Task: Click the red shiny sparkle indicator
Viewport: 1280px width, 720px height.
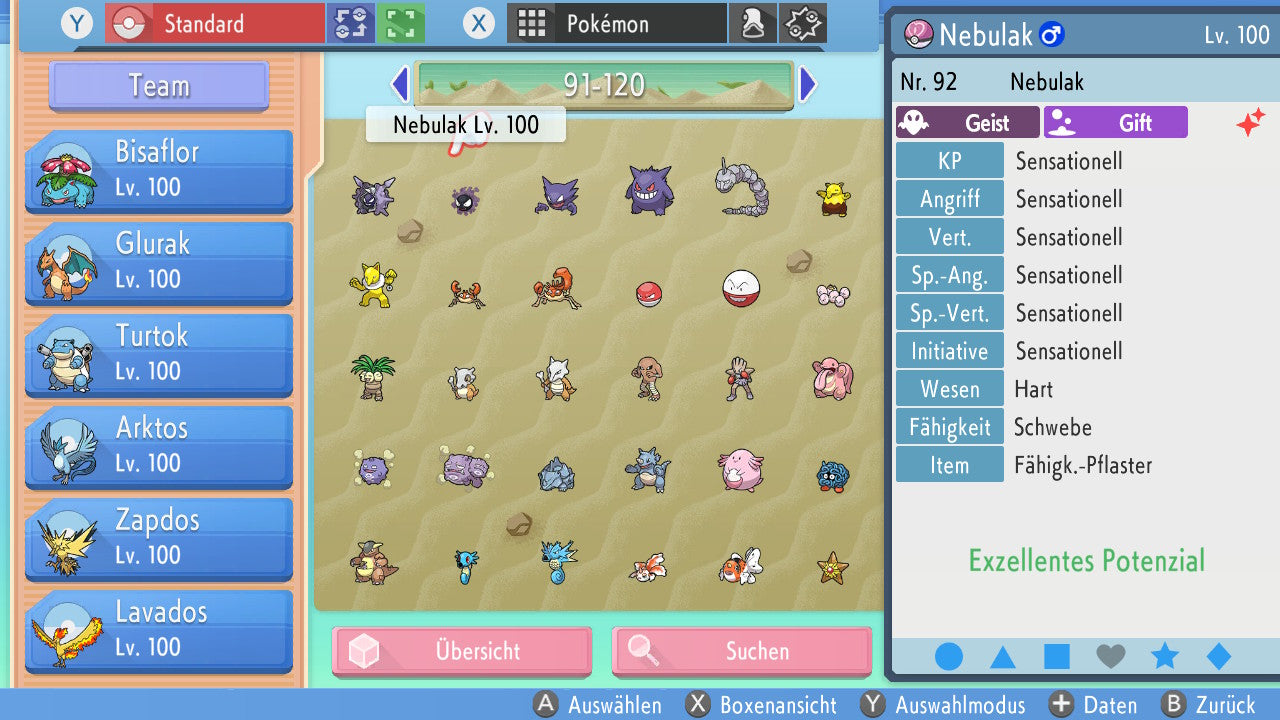Action: (1251, 123)
